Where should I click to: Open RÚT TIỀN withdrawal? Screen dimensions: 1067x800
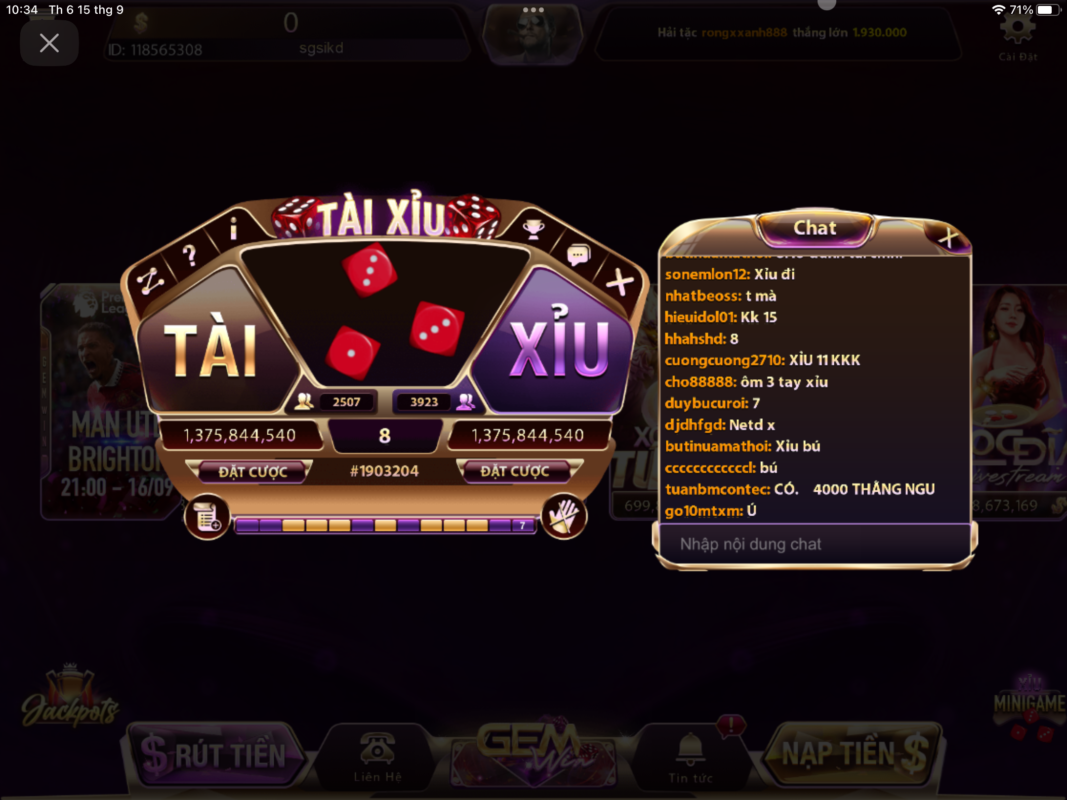click(x=216, y=755)
